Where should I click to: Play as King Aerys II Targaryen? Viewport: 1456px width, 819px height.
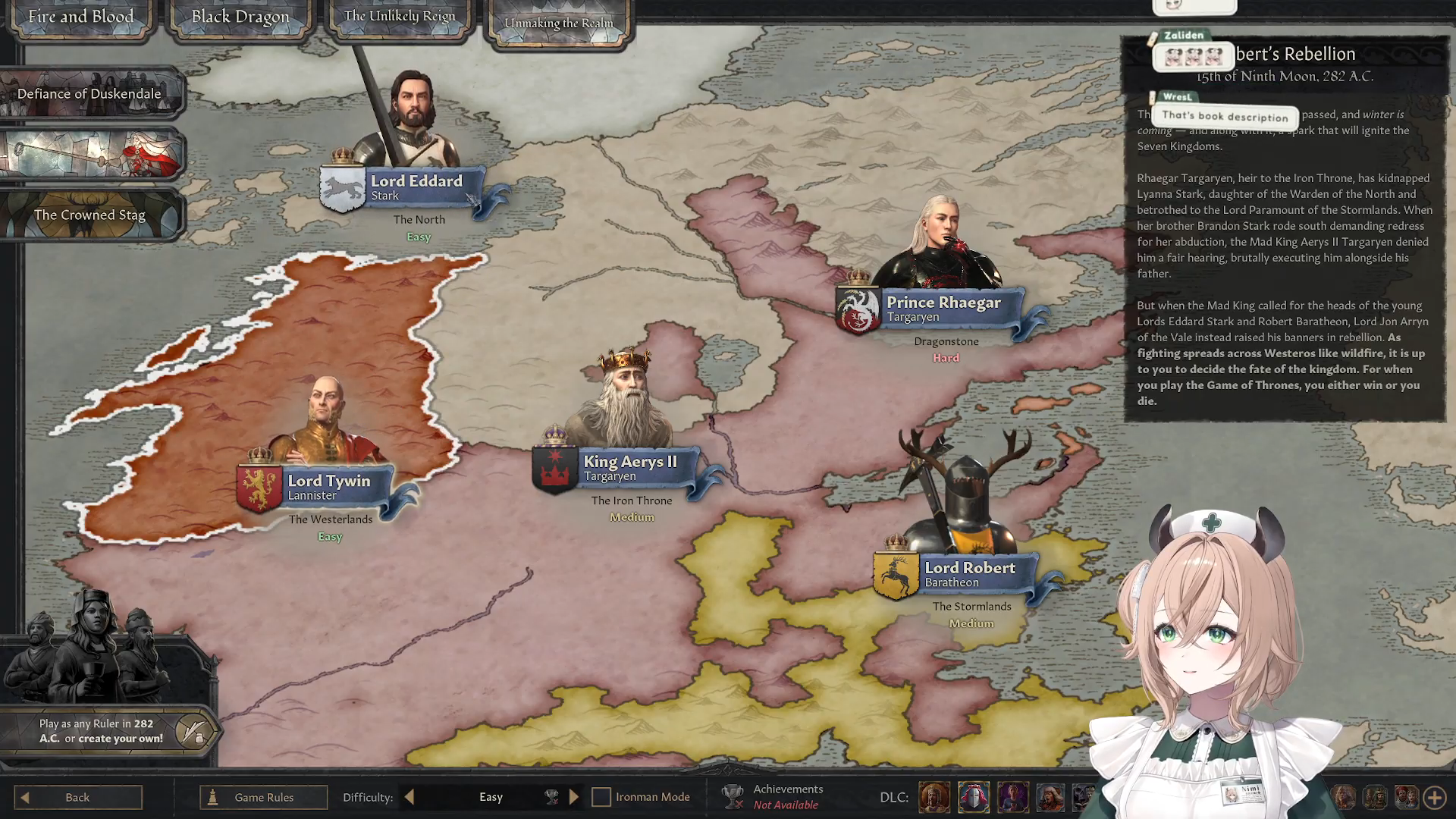point(629,468)
